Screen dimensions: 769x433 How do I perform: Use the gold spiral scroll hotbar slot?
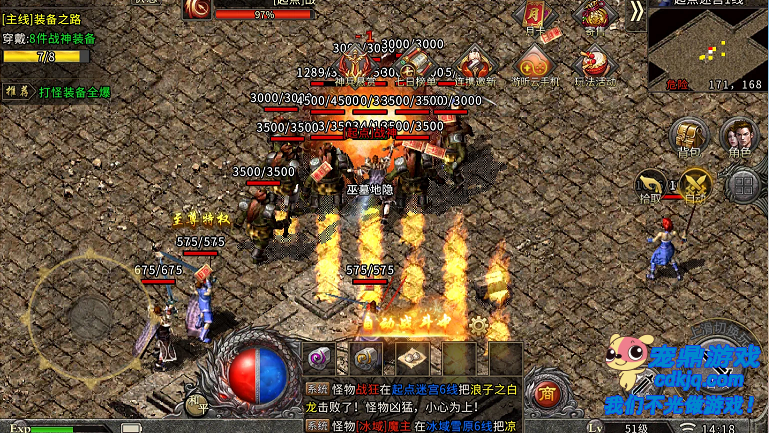[365, 357]
